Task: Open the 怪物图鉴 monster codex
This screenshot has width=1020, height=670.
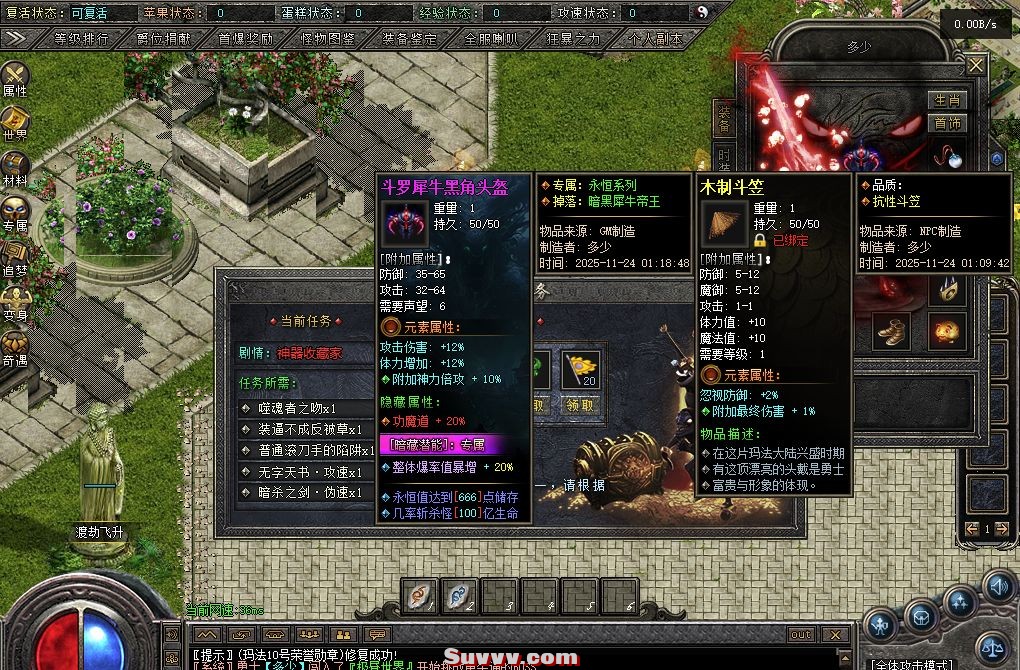Action: 328,39
